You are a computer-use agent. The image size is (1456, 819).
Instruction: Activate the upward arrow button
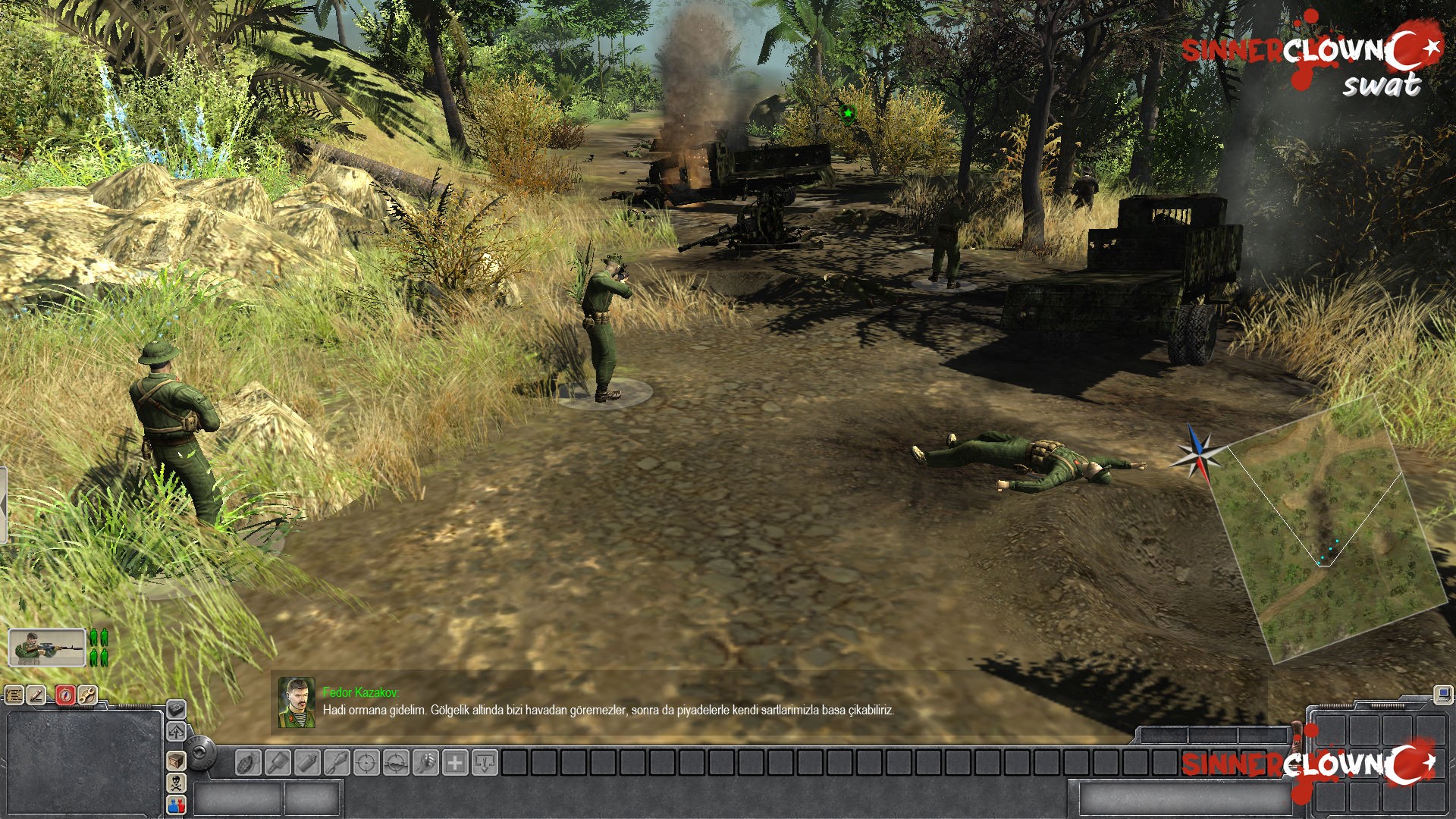176,732
